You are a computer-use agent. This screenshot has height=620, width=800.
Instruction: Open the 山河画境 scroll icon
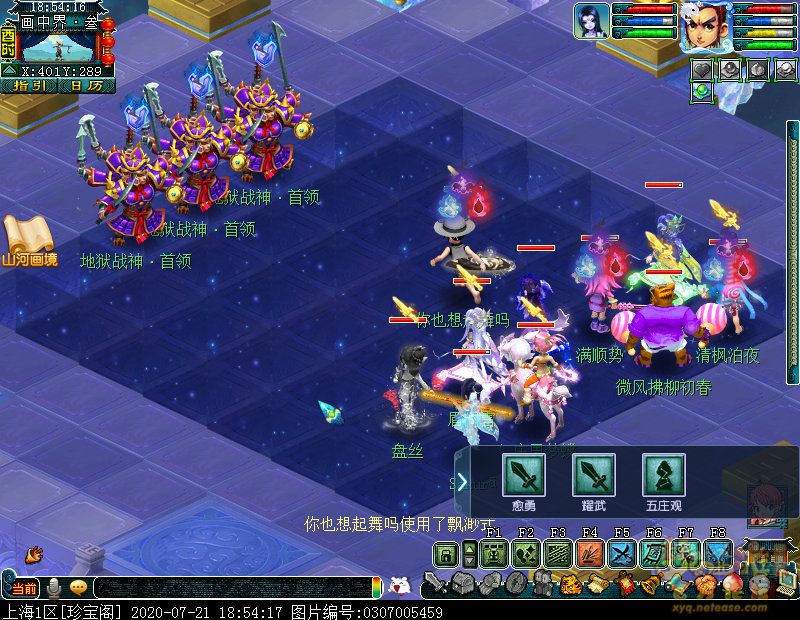click(28, 238)
